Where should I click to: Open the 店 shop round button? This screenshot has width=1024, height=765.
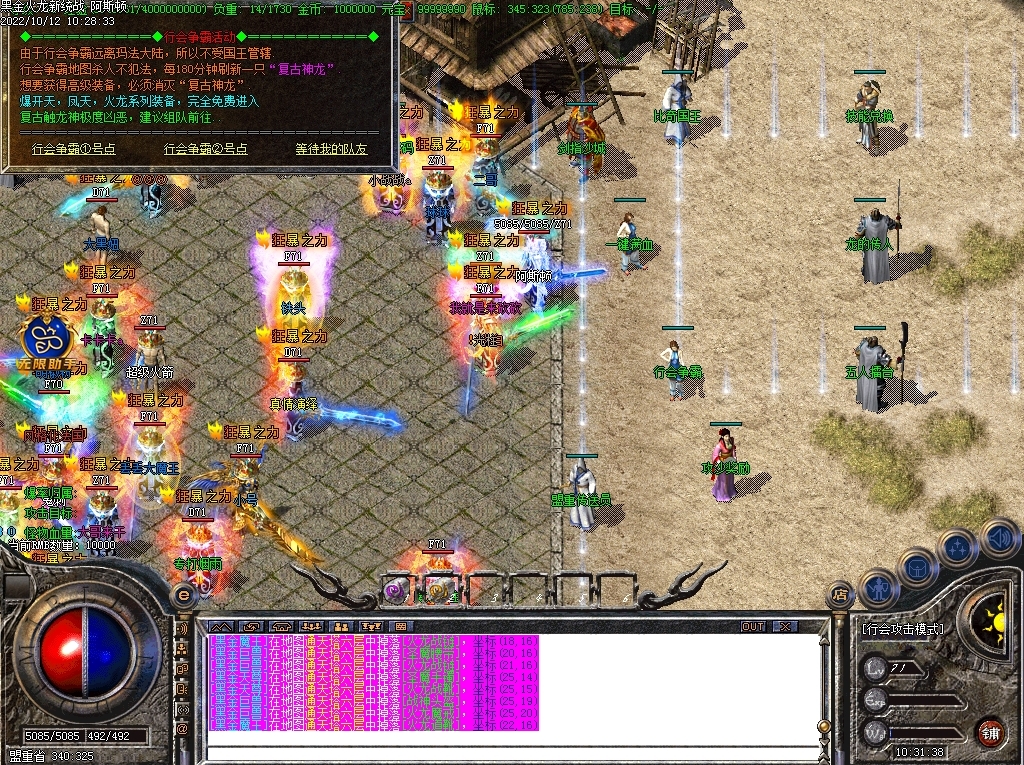[x=840, y=596]
